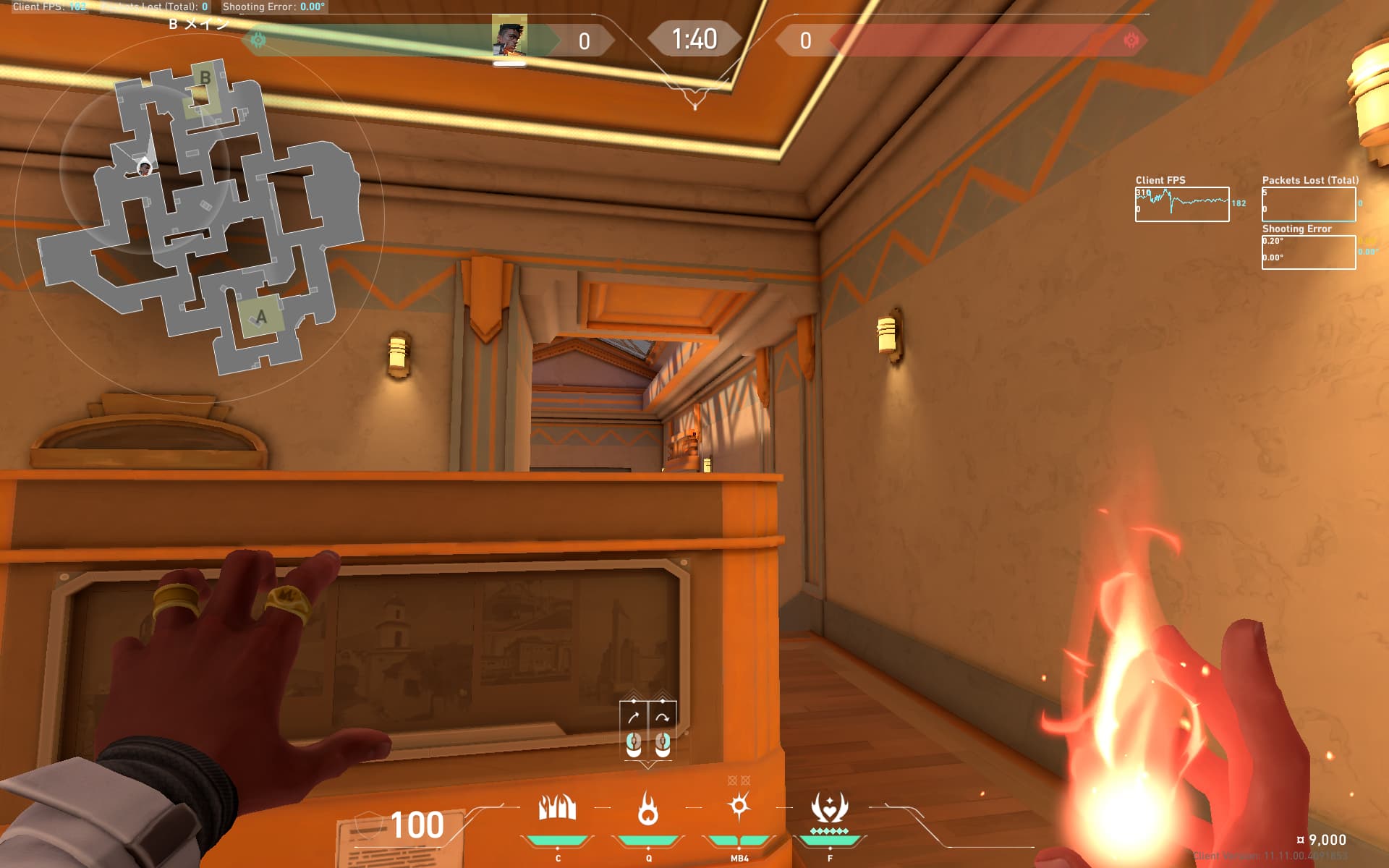Click the minimap in the corner
Image resolution: width=1389 pixels, height=868 pixels.
(199, 217)
